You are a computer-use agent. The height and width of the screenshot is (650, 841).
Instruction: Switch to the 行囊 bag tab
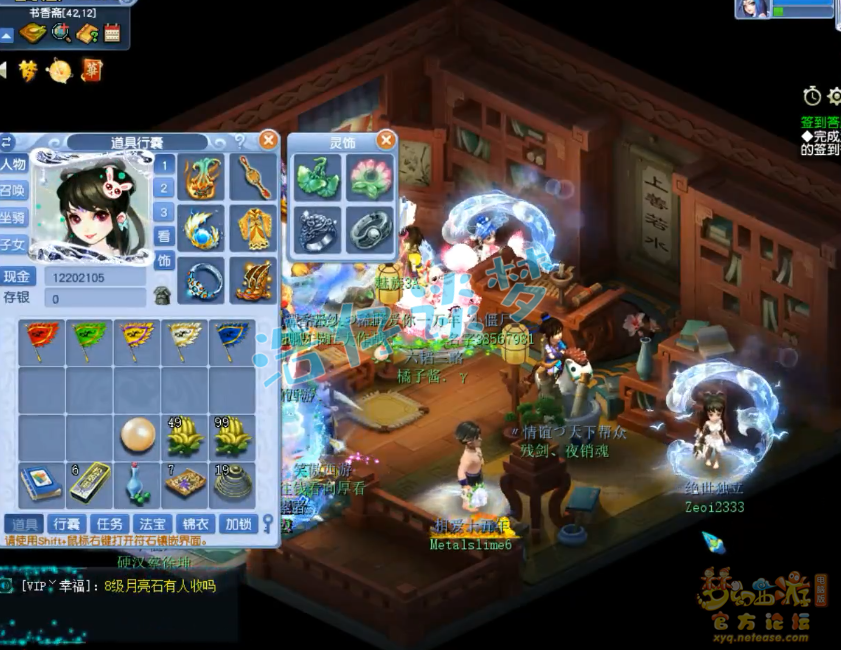pyautogui.click(x=67, y=523)
